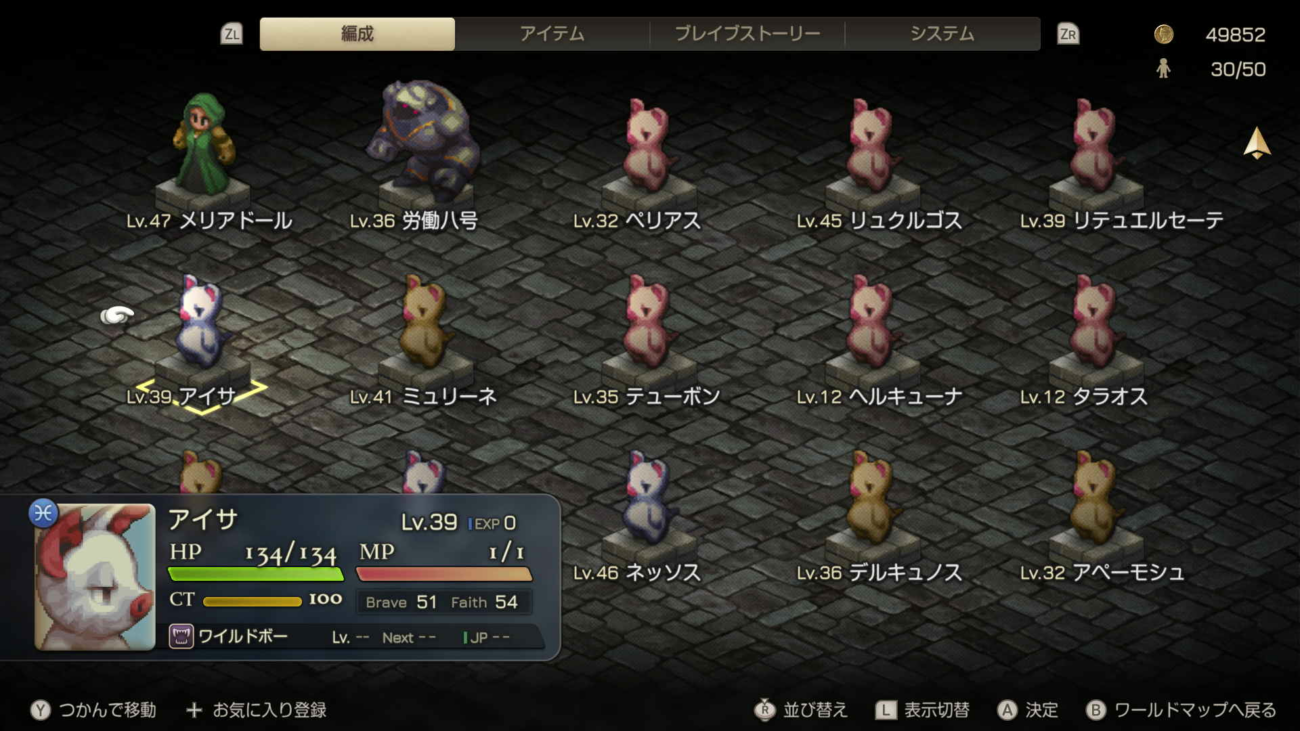The image size is (1300, 731).
Task: Pick unit ペリアス
Action: (649, 150)
